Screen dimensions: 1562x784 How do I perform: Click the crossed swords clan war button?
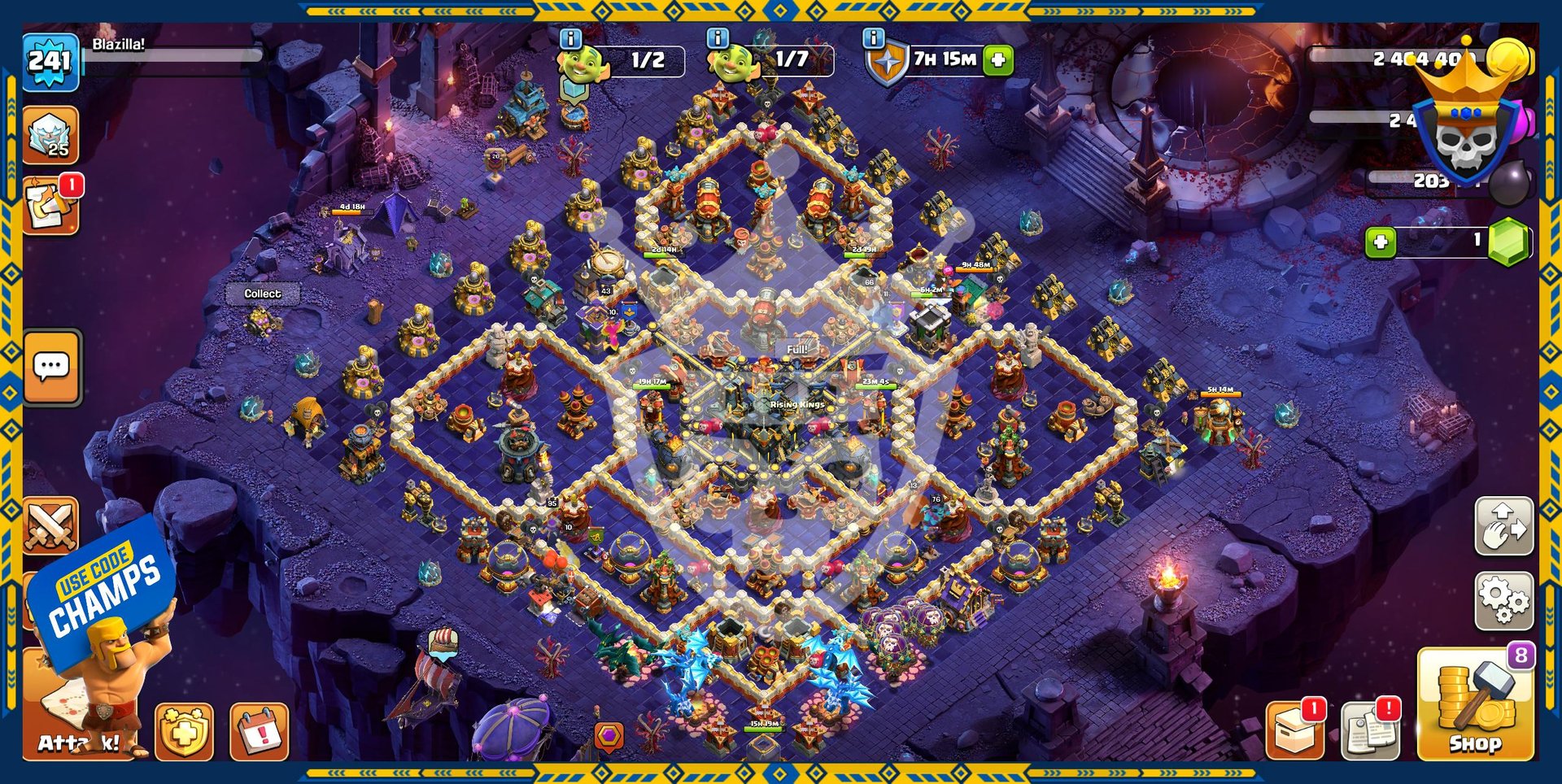click(x=50, y=526)
